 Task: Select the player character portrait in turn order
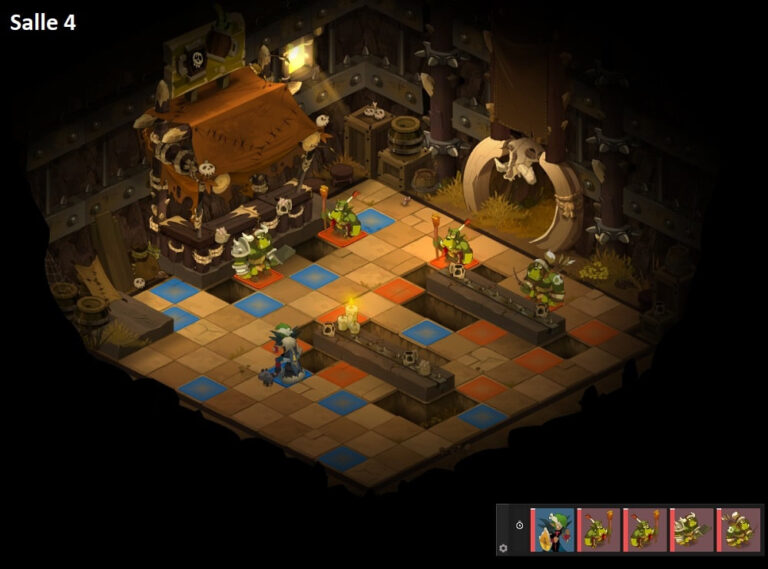tap(554, 529)
